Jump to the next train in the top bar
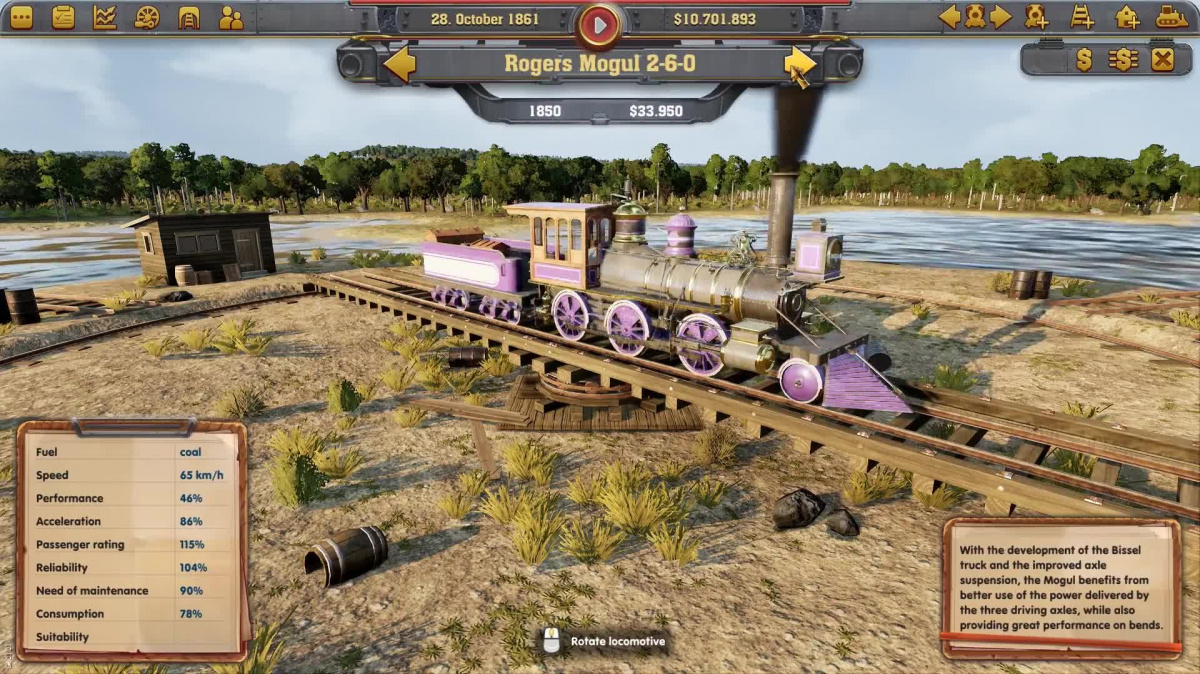 pyautogui.click(x=1000, y=17)
